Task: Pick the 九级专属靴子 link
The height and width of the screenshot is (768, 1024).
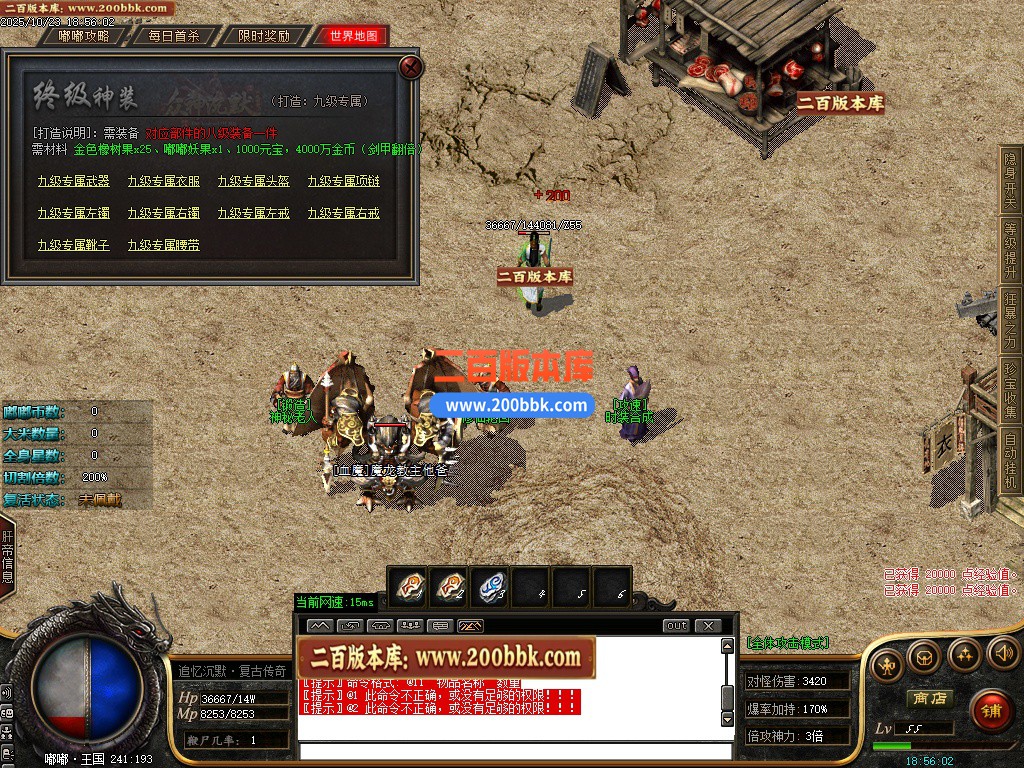Action: 74,245
